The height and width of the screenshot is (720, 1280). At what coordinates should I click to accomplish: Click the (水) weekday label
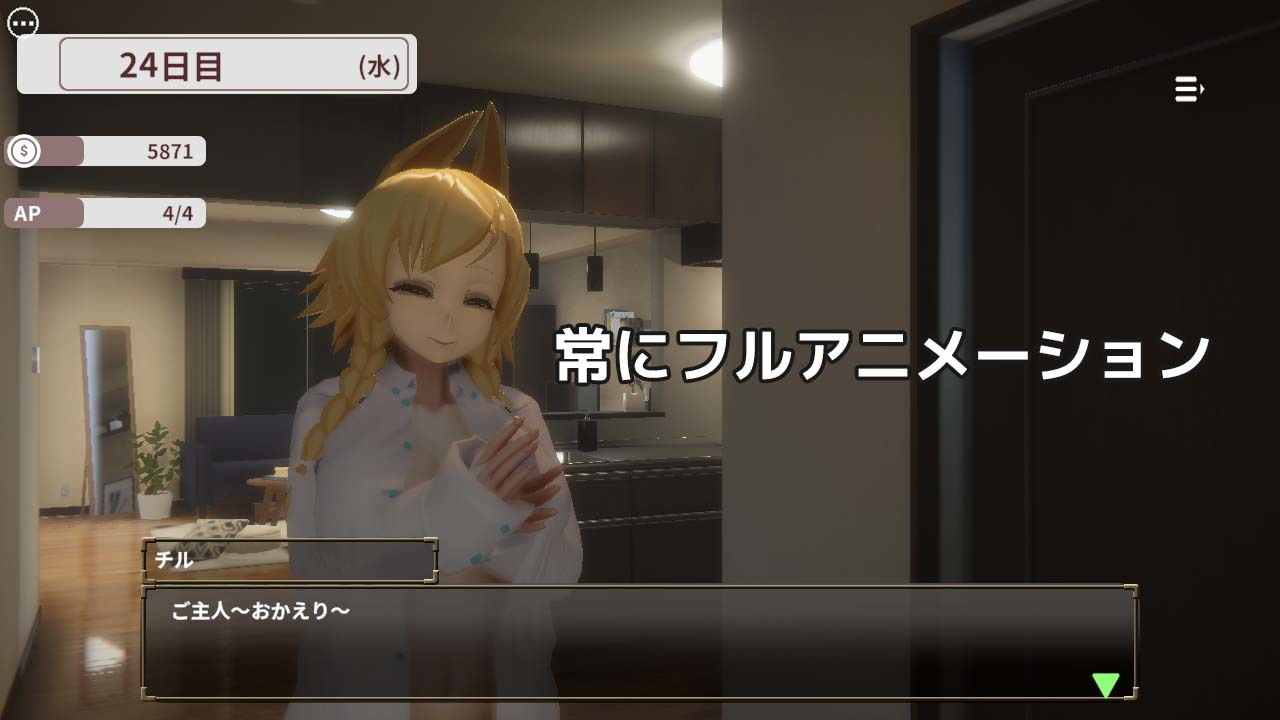381,64
